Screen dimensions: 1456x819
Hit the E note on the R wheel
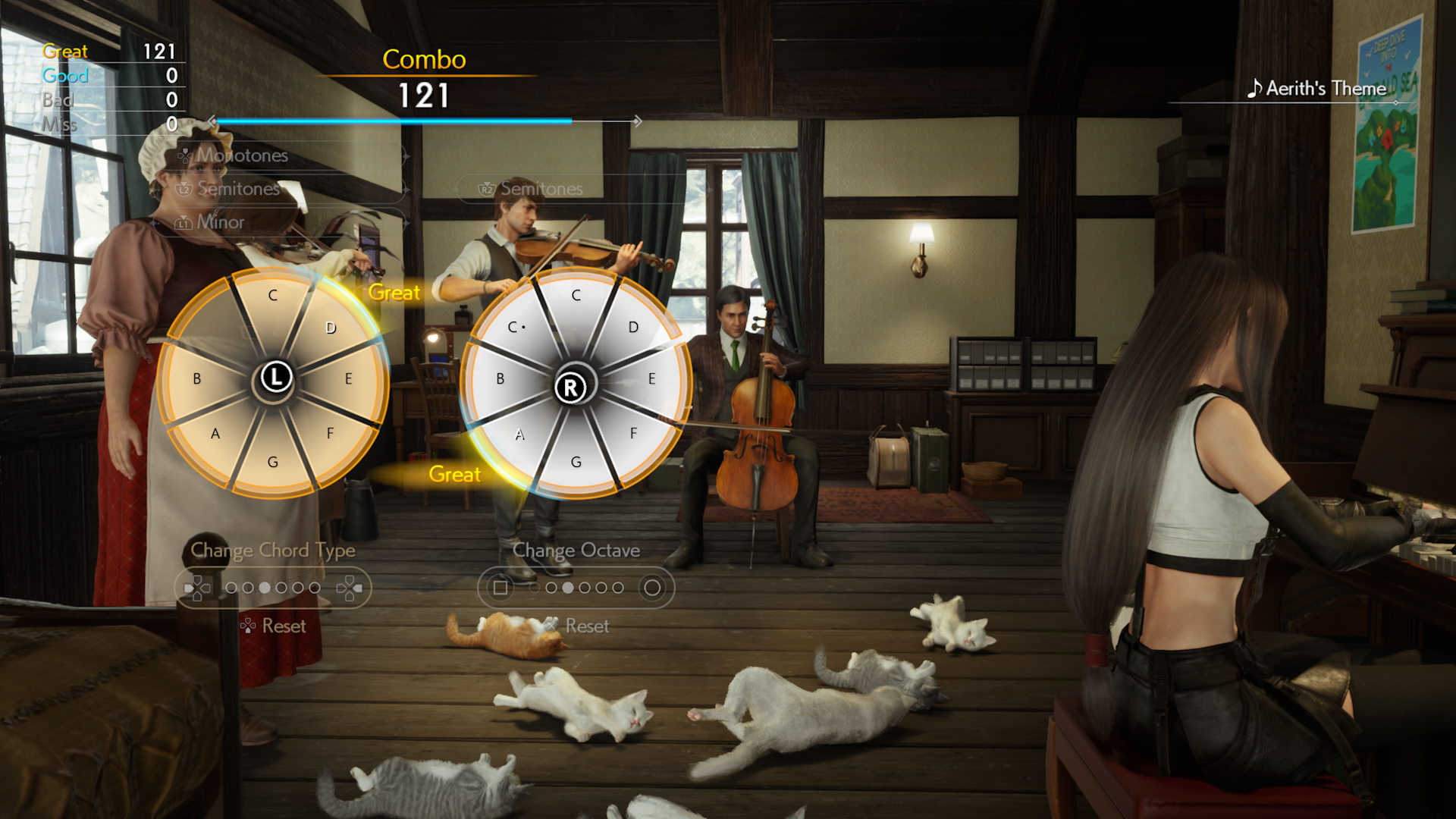(651, 378)
